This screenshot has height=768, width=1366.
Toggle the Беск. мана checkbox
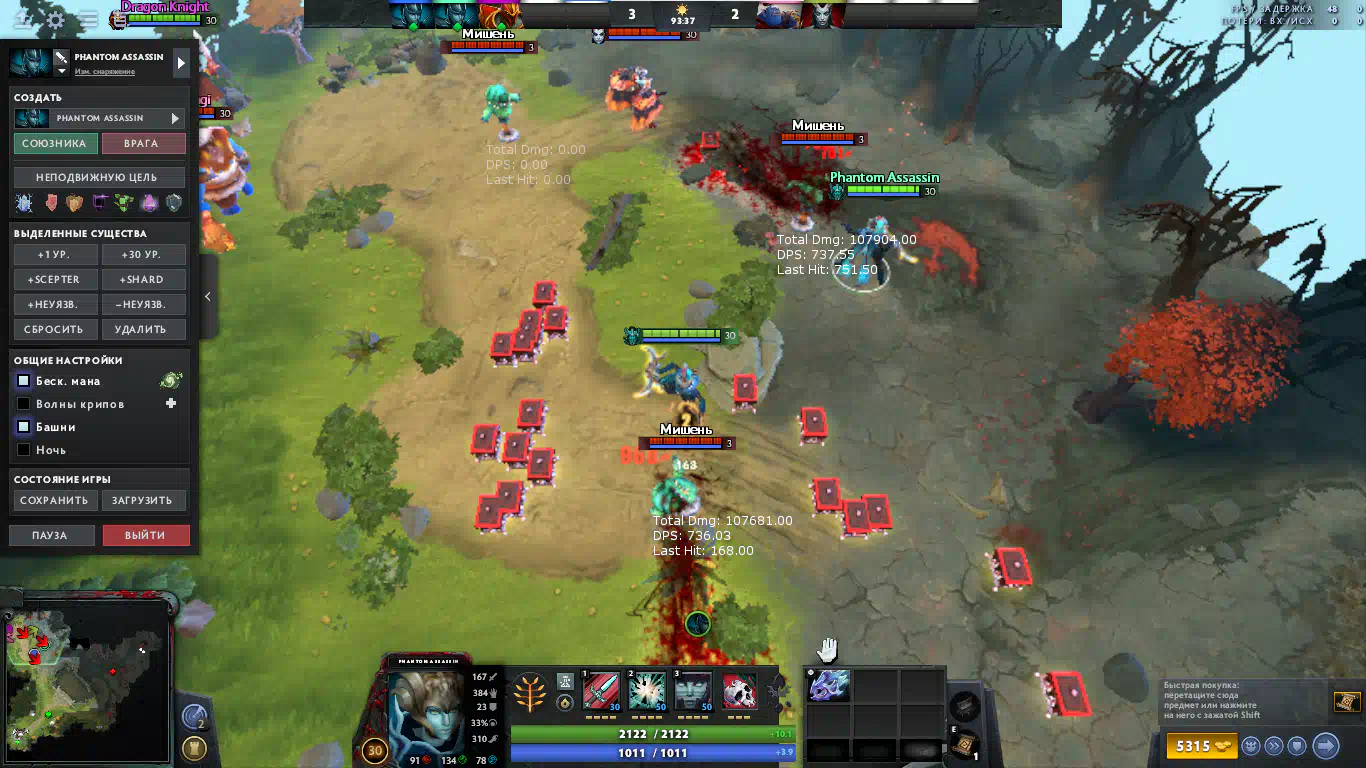coord(24,381)
